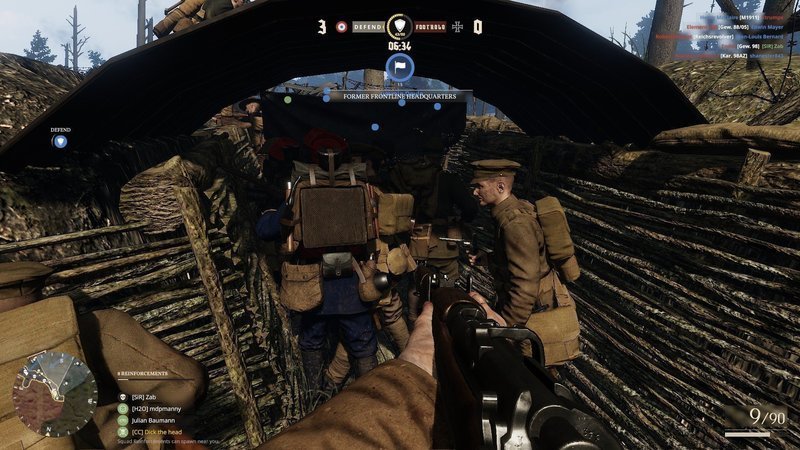This screenshot has height=450, width=800.
Task: Click the French roundel team icon
Action: pos(341,27)
